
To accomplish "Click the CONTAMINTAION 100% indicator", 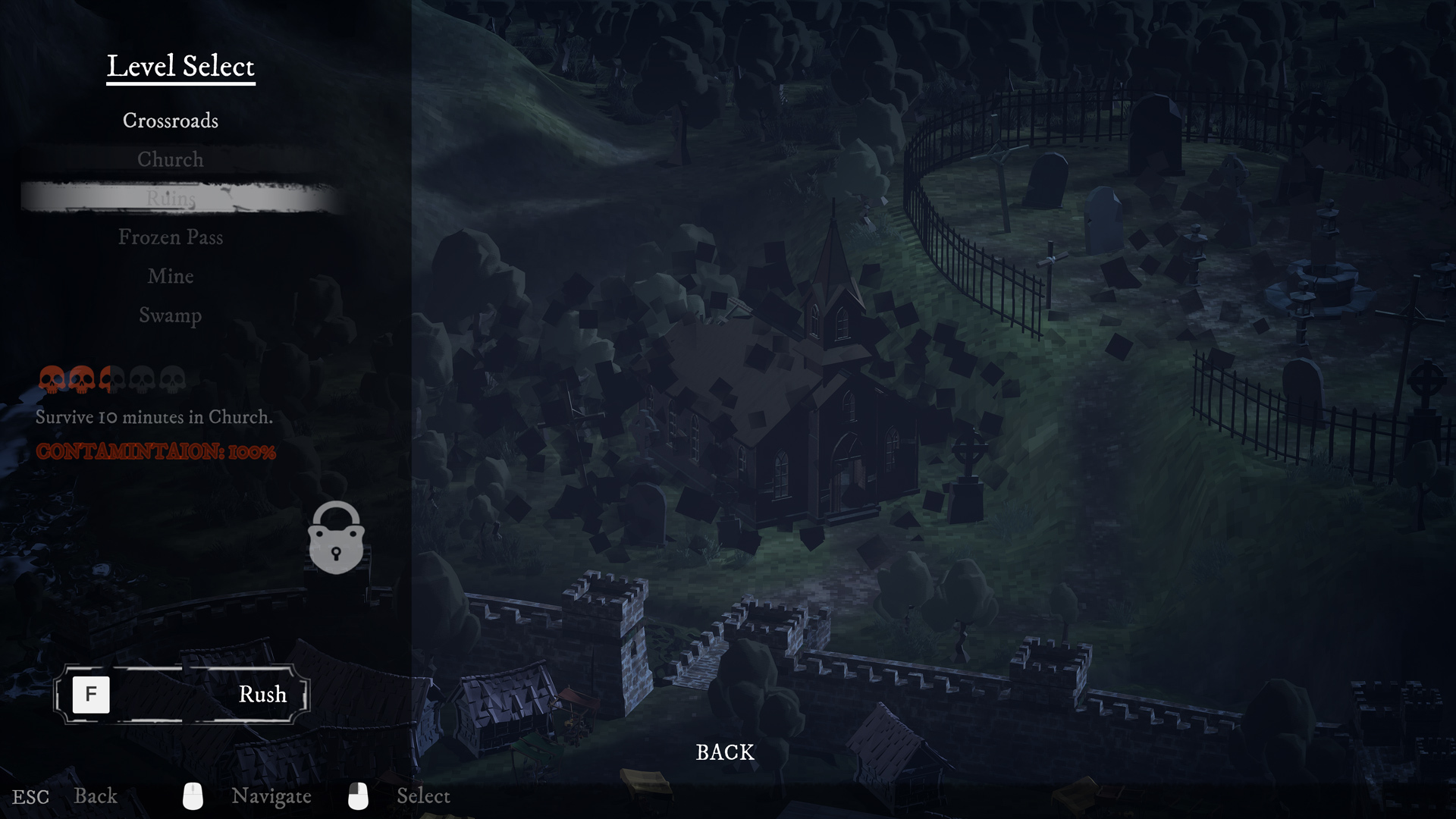I will pyautogui.click(x=156, y=453).
